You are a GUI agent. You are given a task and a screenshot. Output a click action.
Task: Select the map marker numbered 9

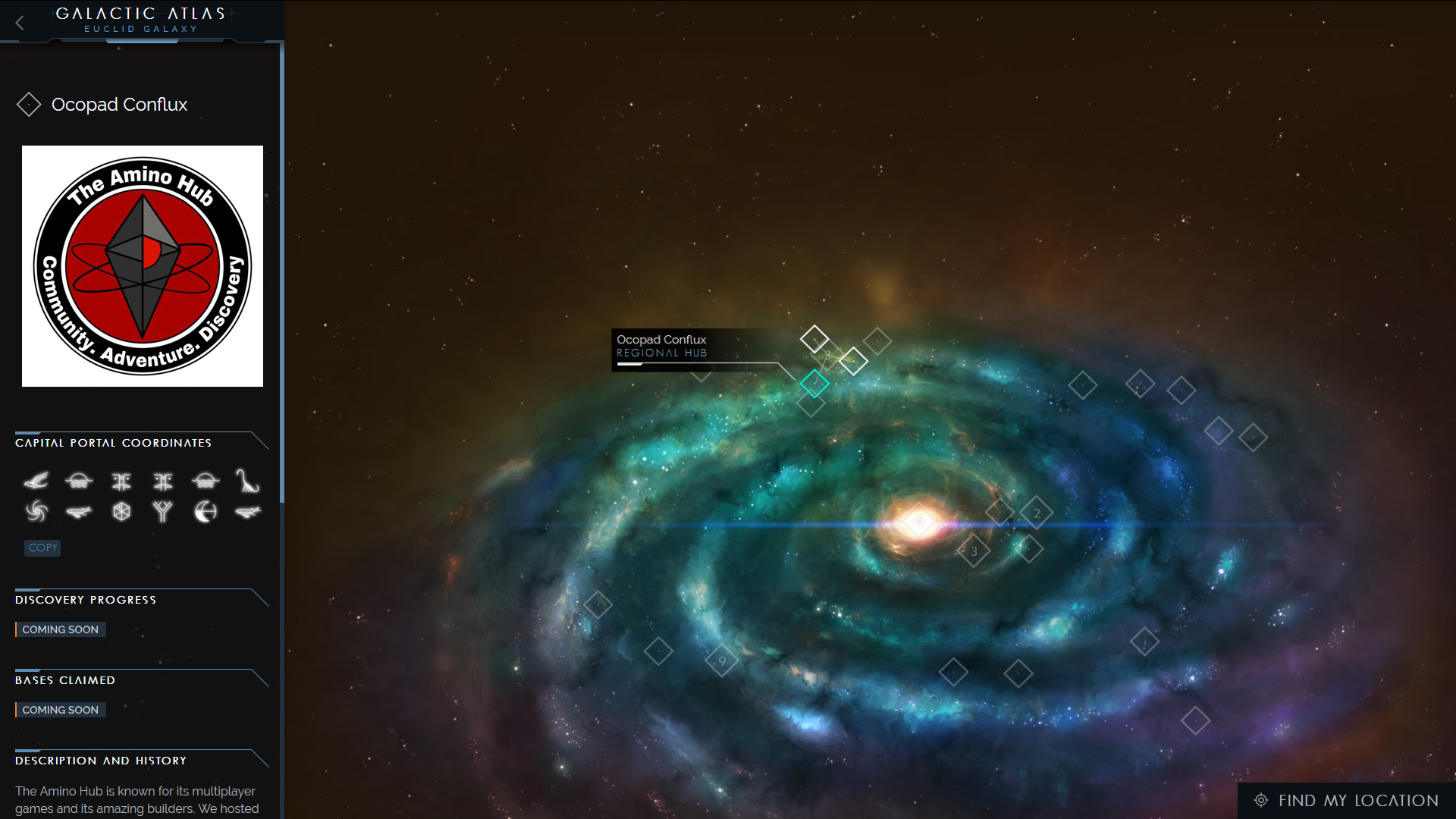(x=722, y=661)
